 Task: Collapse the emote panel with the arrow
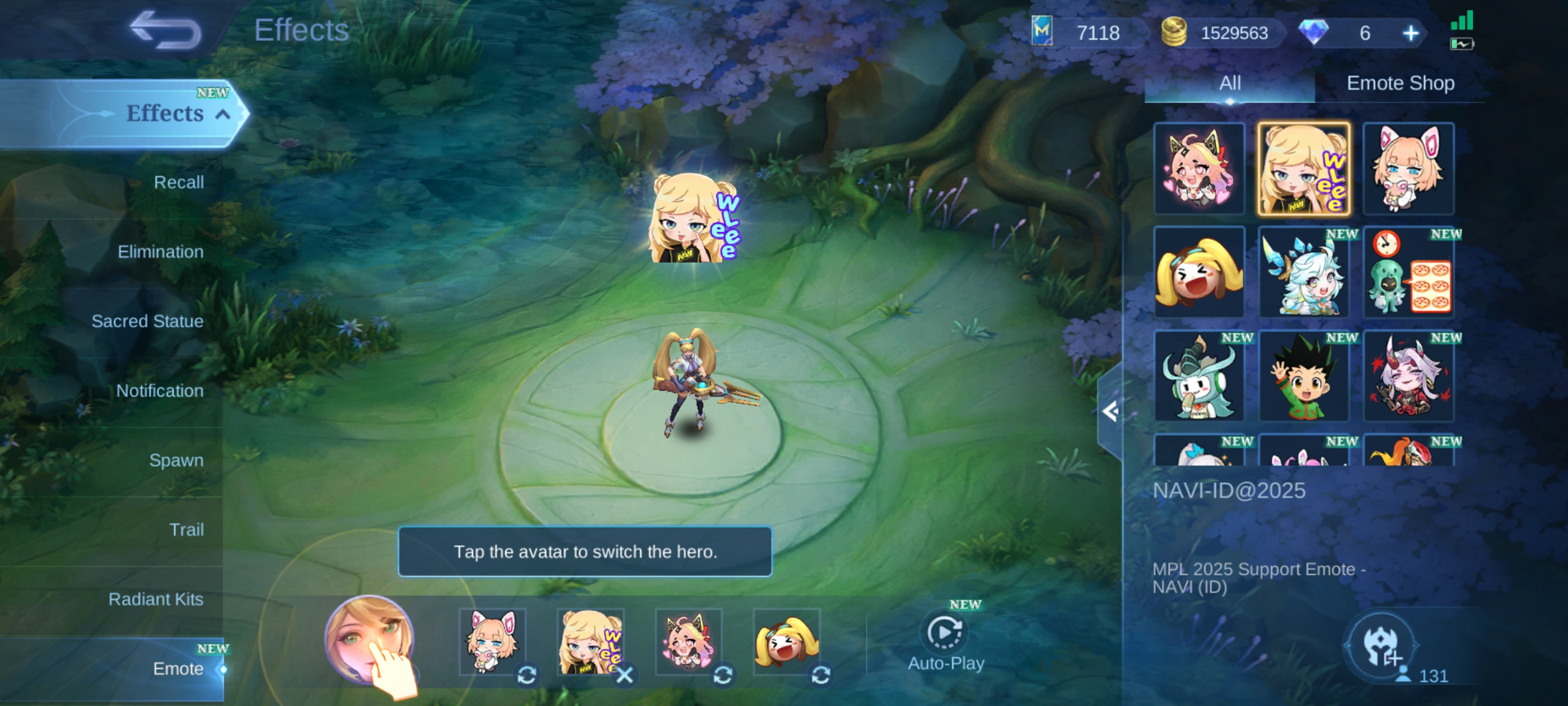1110,412
